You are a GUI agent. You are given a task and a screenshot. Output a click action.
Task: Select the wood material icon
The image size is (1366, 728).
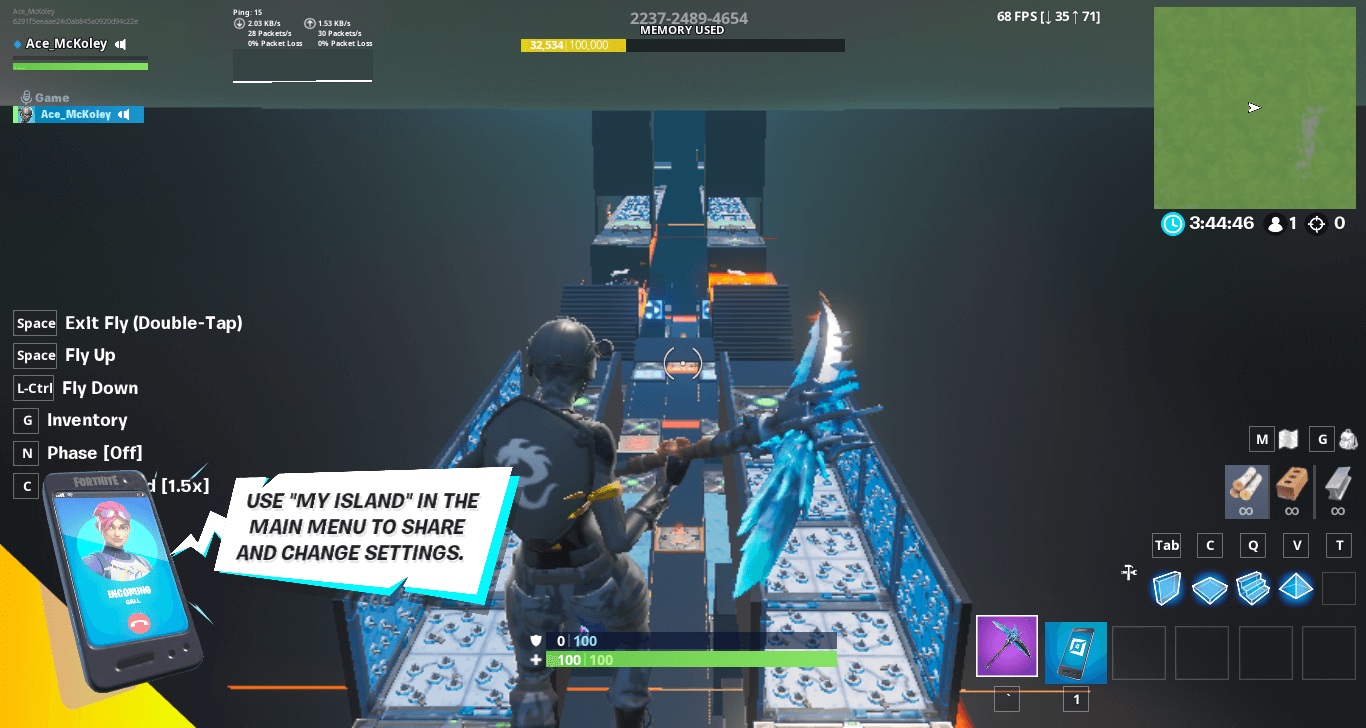click(1247, 490)
